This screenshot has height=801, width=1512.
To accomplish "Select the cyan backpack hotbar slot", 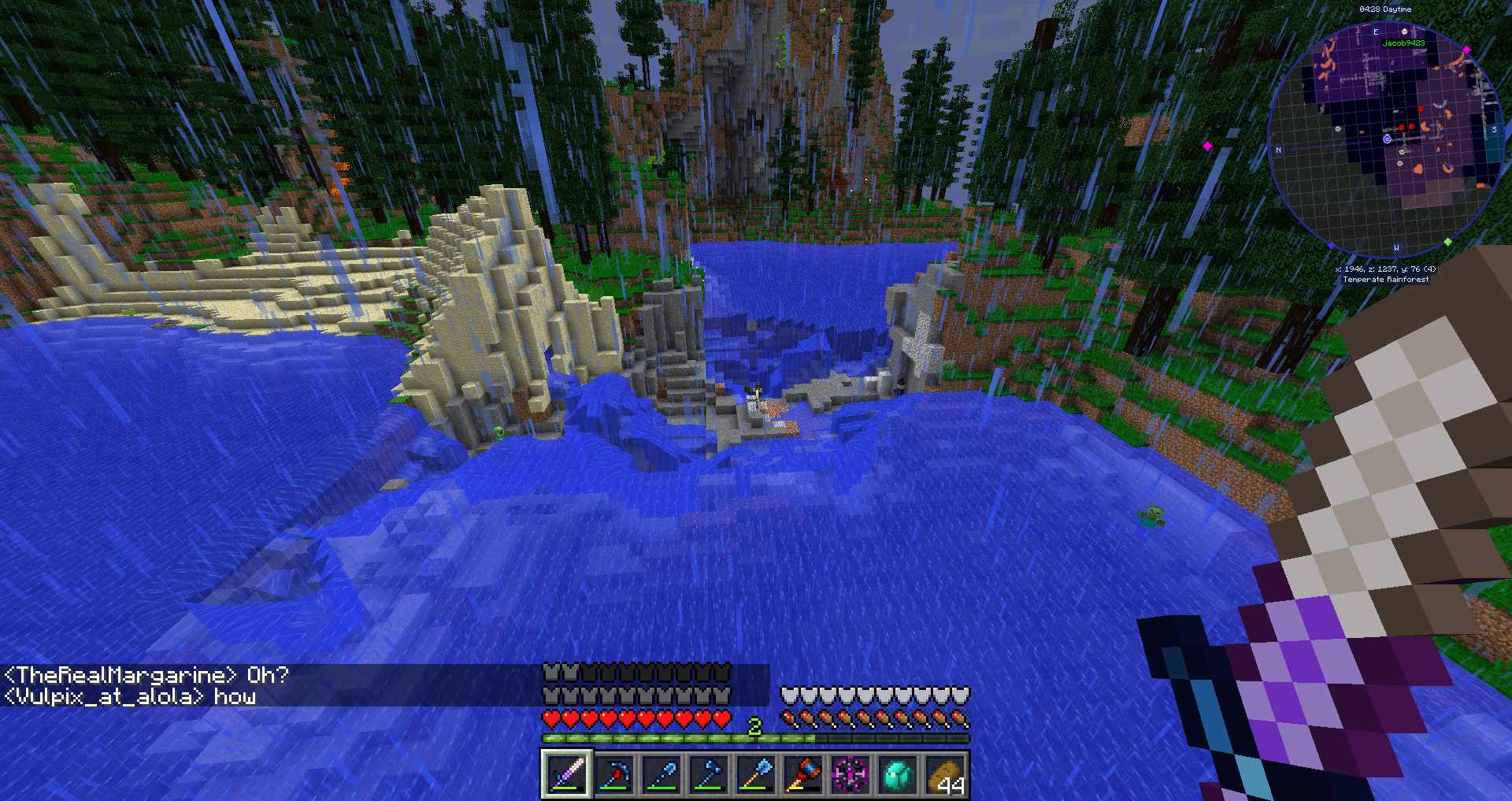I will 898,775.
